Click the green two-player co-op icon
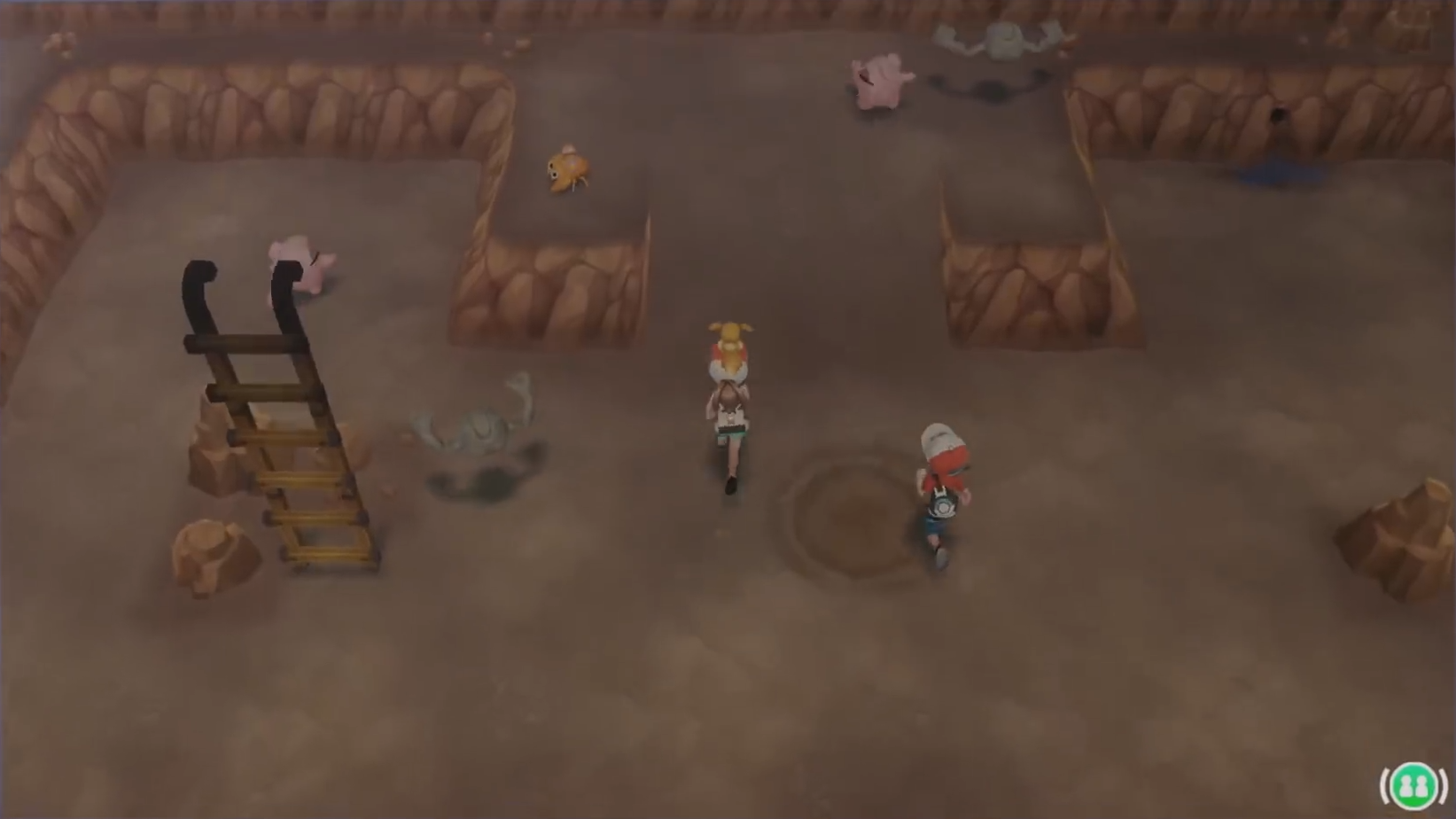The width and height of the screenshot is (1456, 819). coord(1413,784)
